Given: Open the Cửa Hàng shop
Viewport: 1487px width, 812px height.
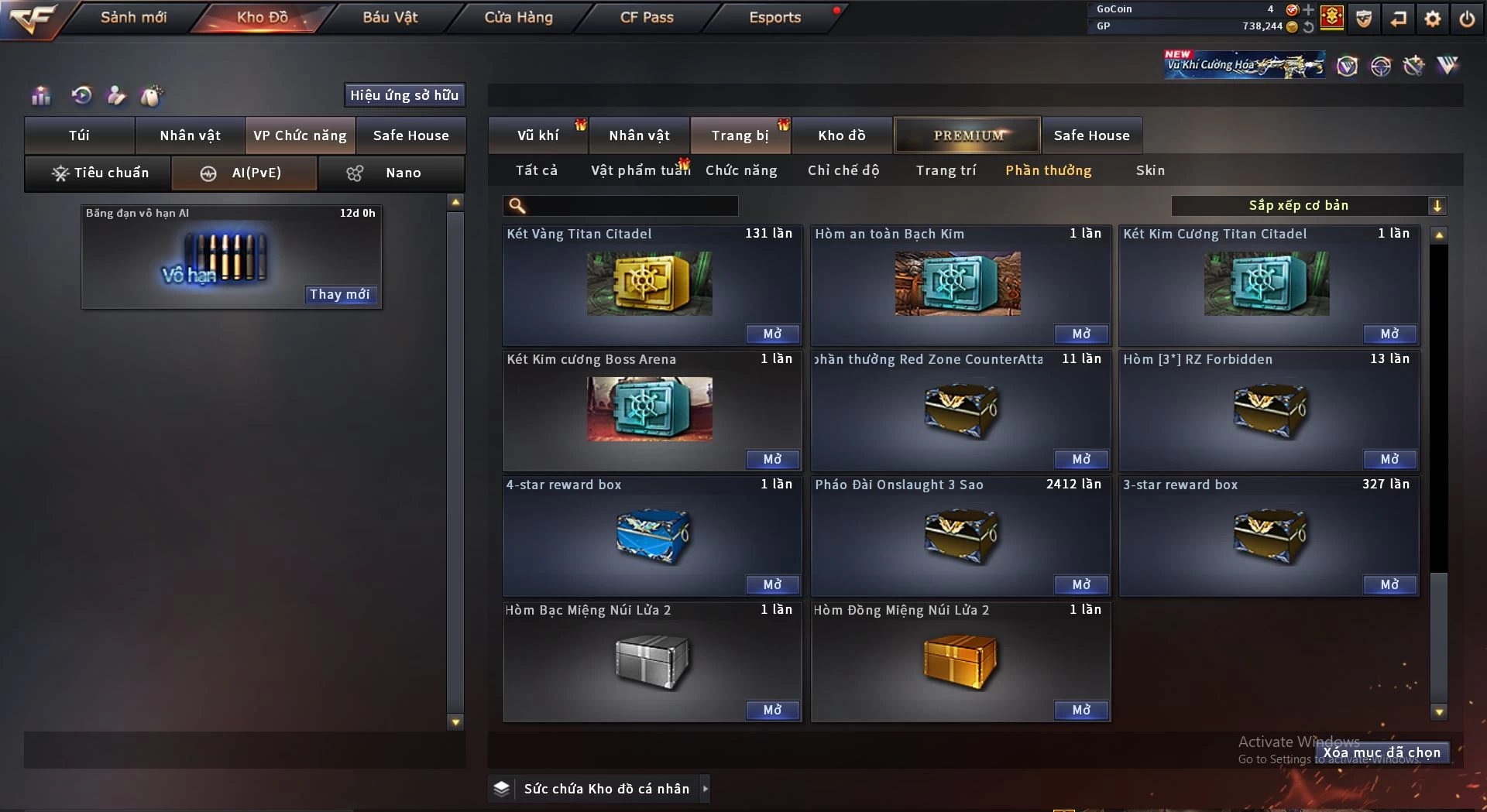Looking at the screenshot, I should [518, 17].
